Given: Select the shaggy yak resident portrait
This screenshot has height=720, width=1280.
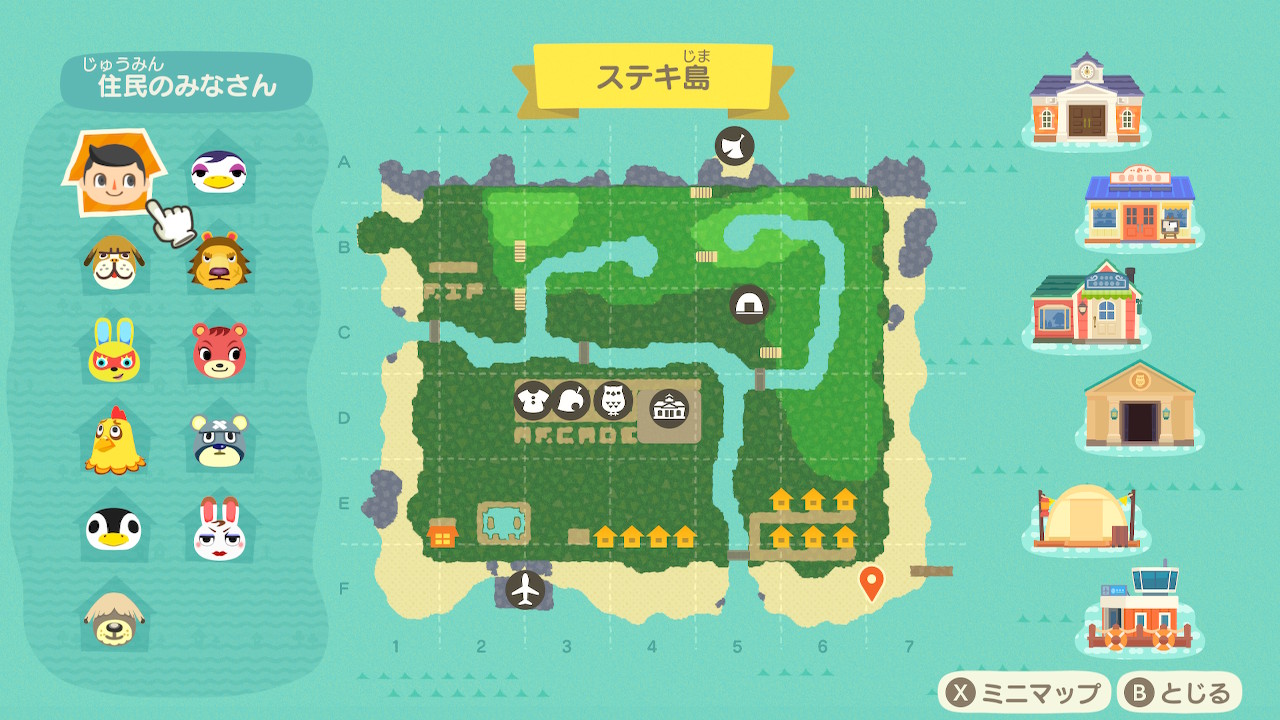Looking at the screenshot, I should point(113,616).
